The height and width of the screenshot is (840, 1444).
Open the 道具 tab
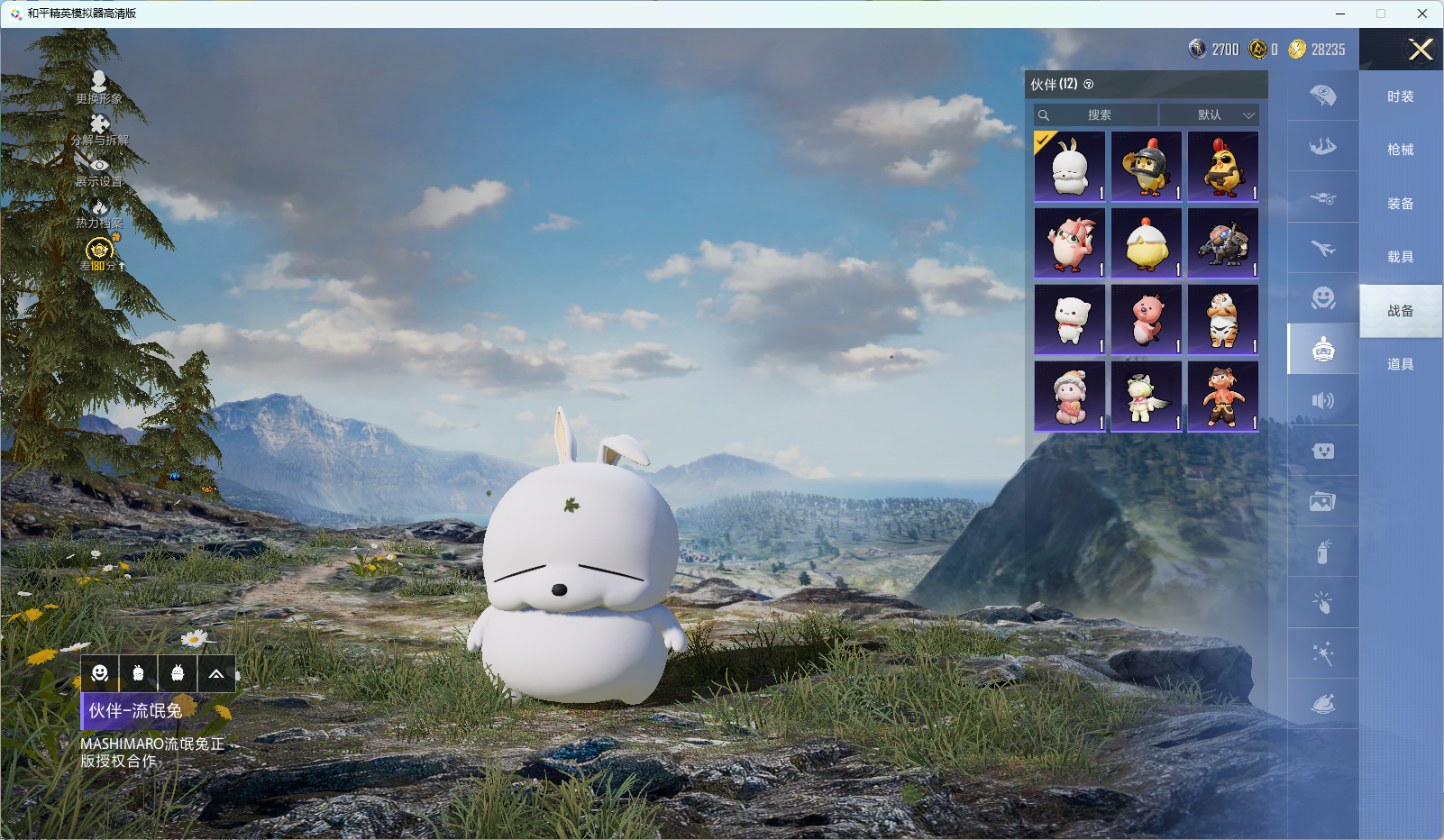1400,364
